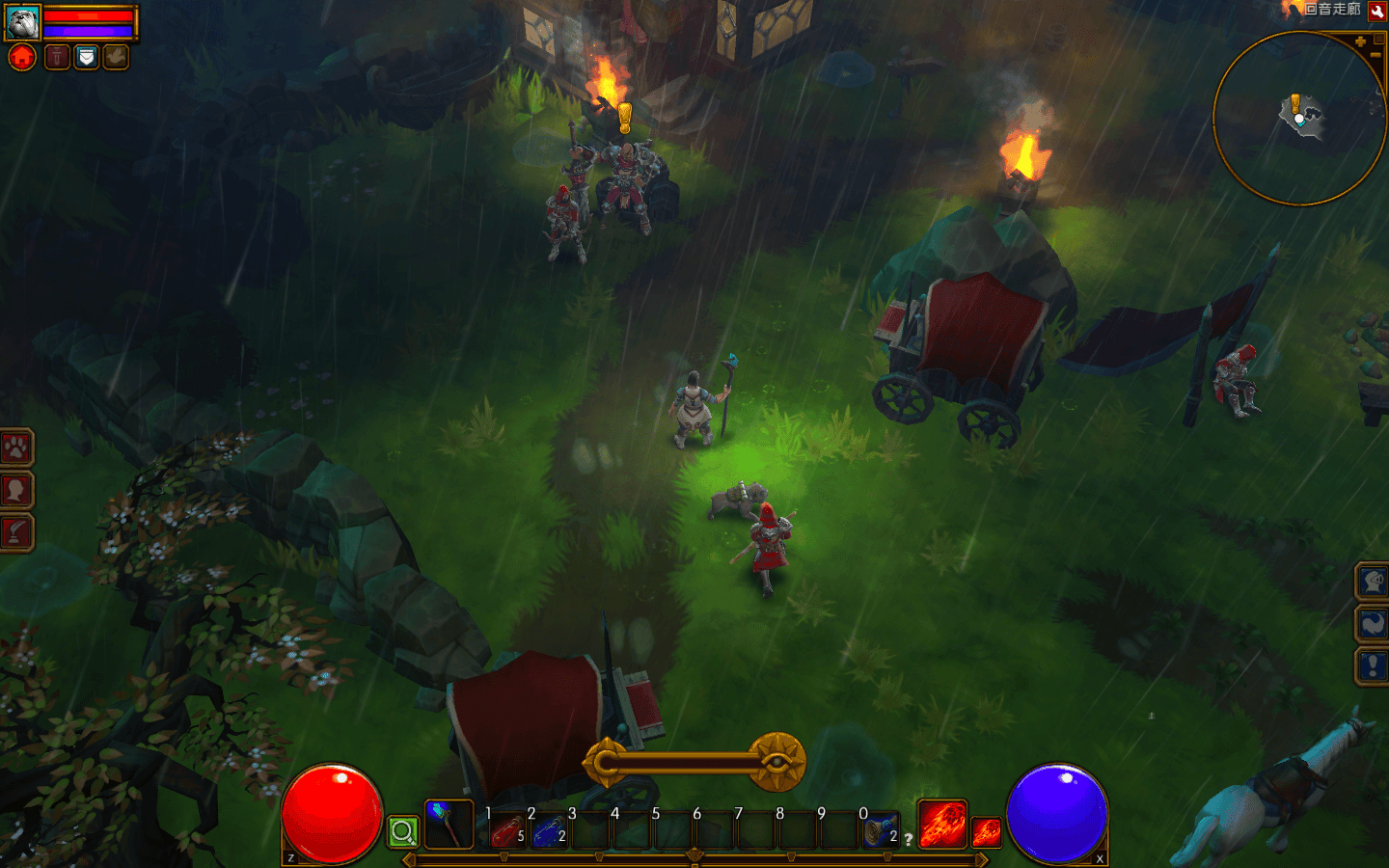The image size is (1389, 868).
Task: Click the bulldog pet portrait
Action: click(x=22, y=22)
